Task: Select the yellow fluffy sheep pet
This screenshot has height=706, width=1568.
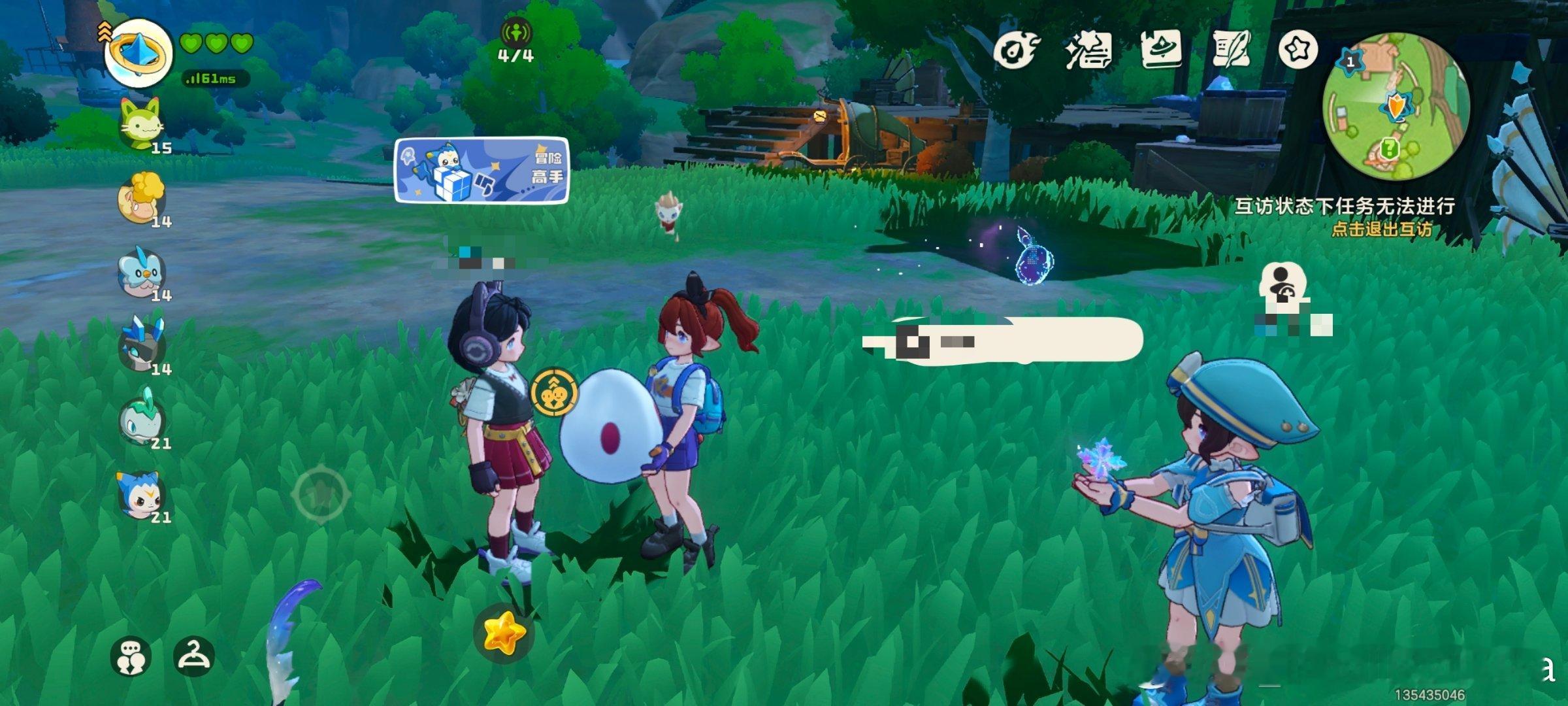Action: tap(141, 197)
